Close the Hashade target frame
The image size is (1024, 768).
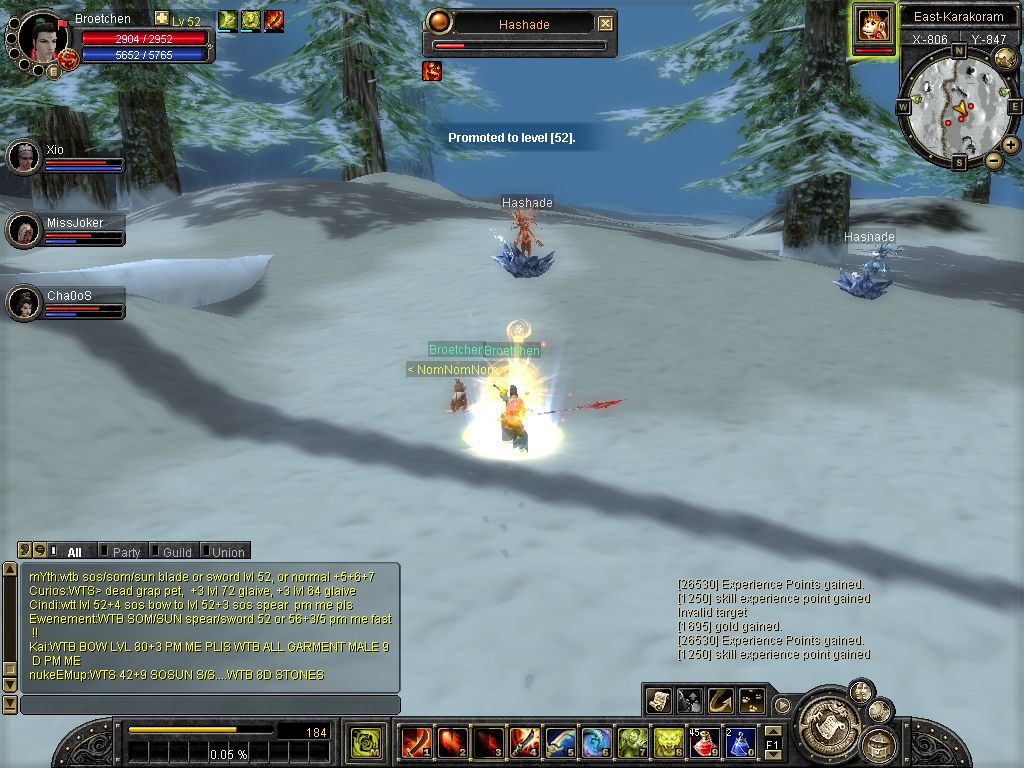point(605,24)
